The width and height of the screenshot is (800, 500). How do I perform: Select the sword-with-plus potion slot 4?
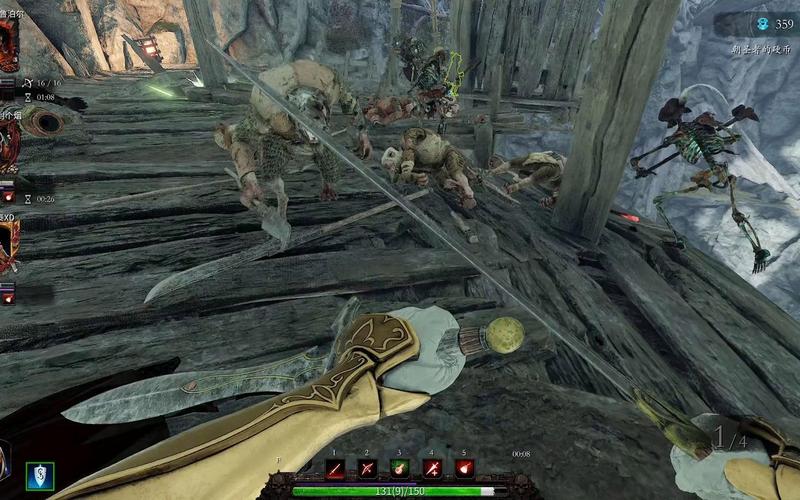click(432, 468)
